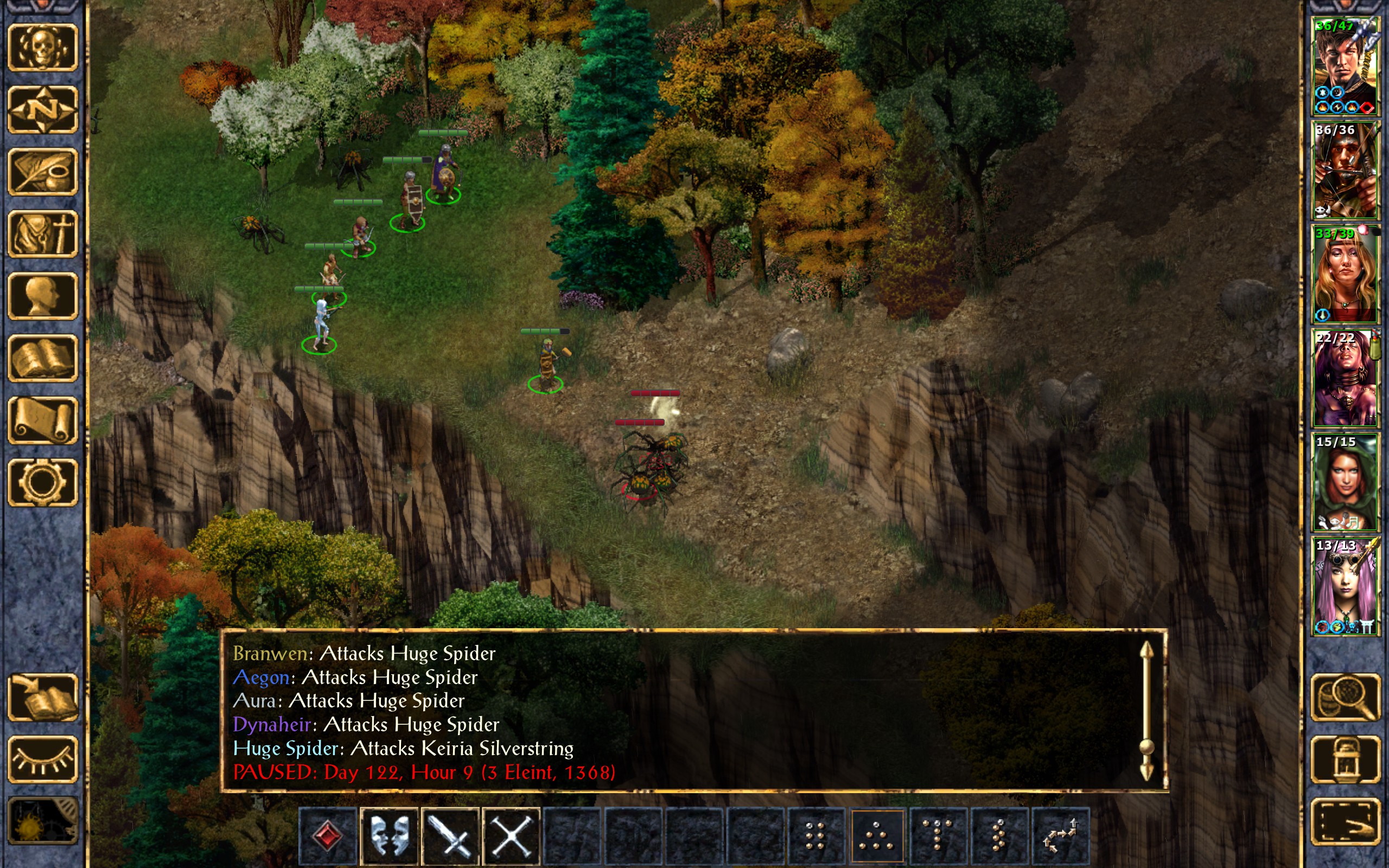
Task: Open the mage spellbook
Action: coord(42,358)
